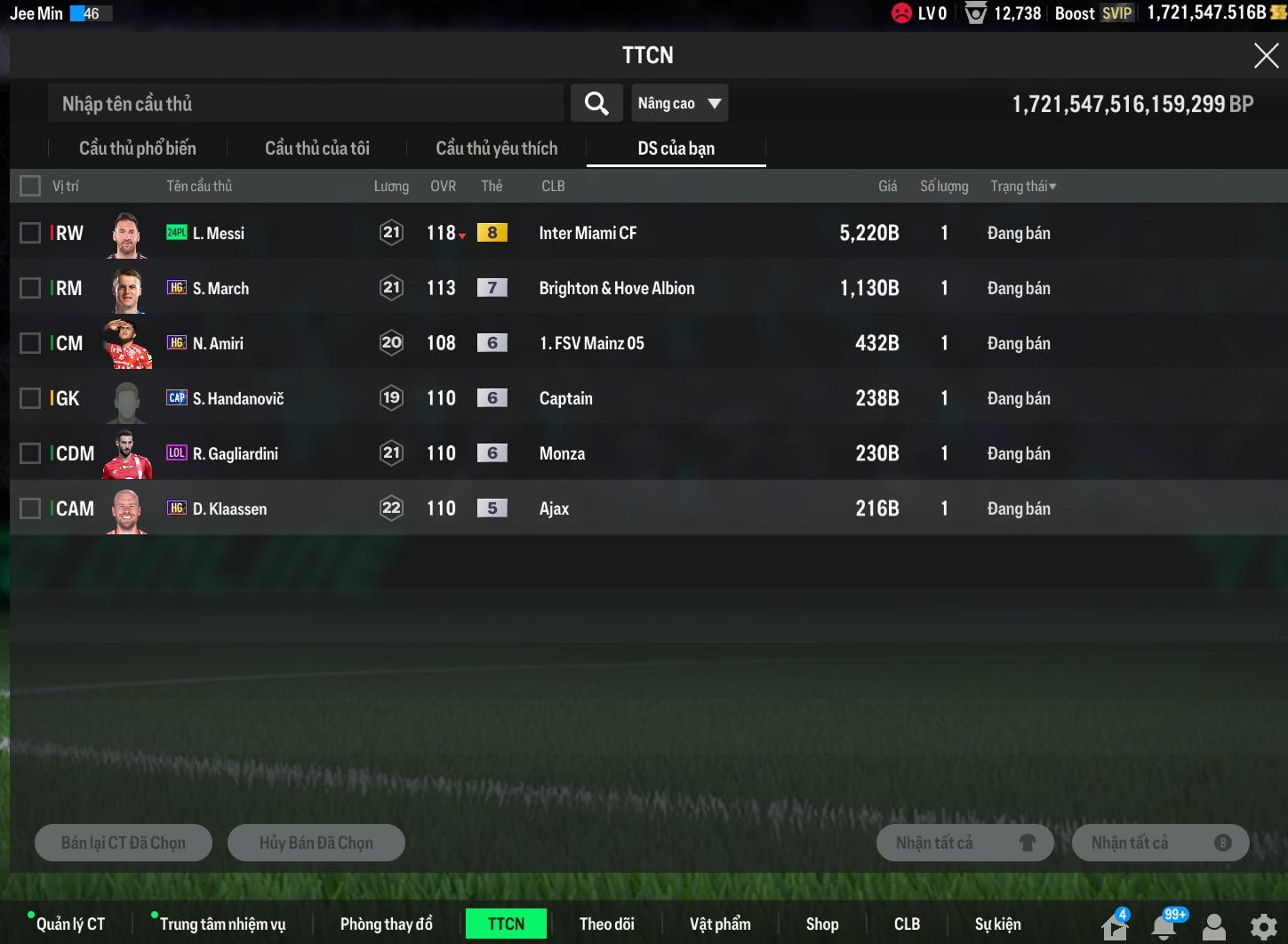The width and height of the screenshot is (1288, 944).
Task: Open Quản lý CT in bottom menu
Action: tap(70, 924)
